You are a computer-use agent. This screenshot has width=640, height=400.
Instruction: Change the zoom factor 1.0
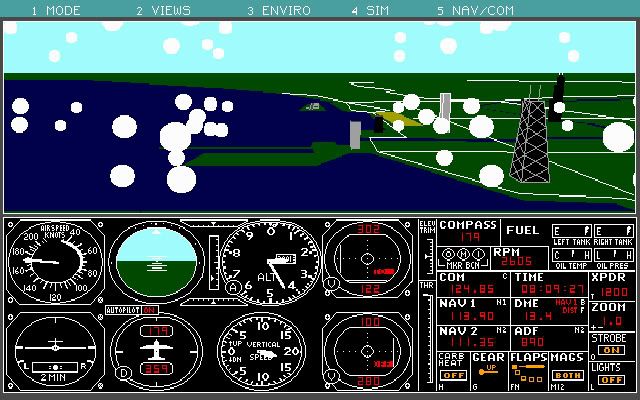pos(613,322)
